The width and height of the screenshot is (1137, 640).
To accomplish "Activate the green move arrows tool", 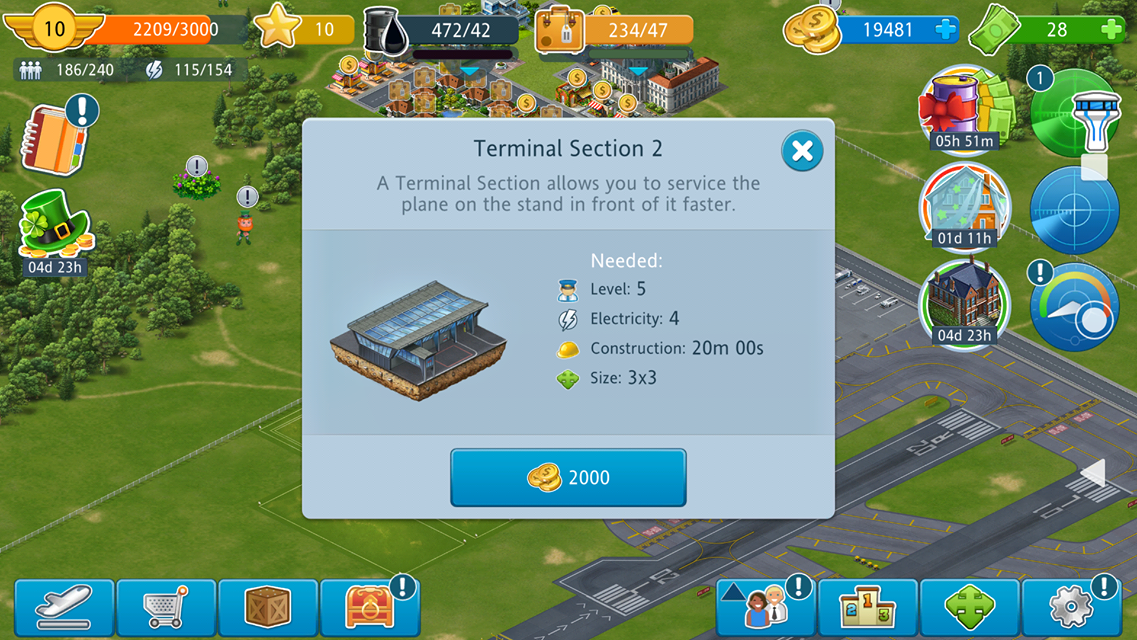I will coord(969,607).
